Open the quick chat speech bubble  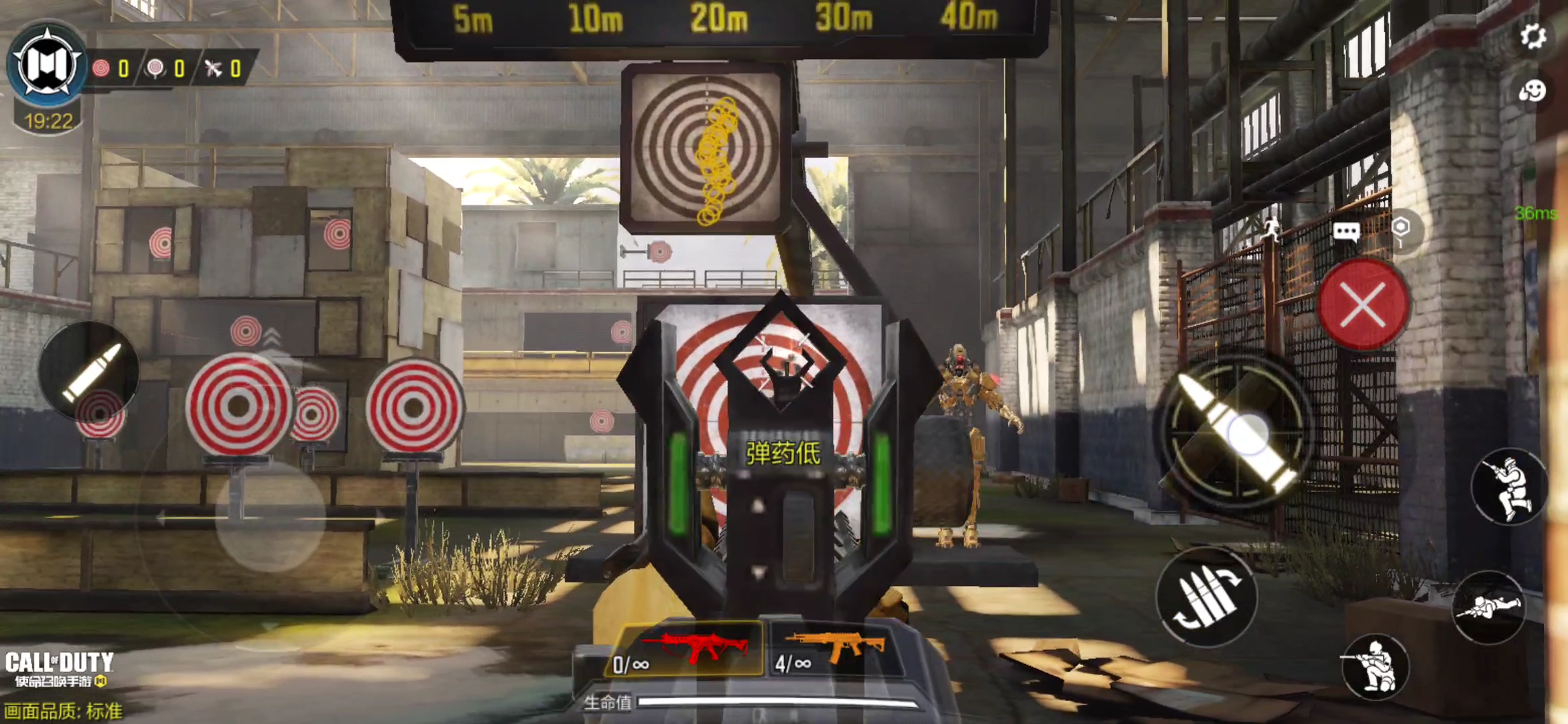point(1346,232)
